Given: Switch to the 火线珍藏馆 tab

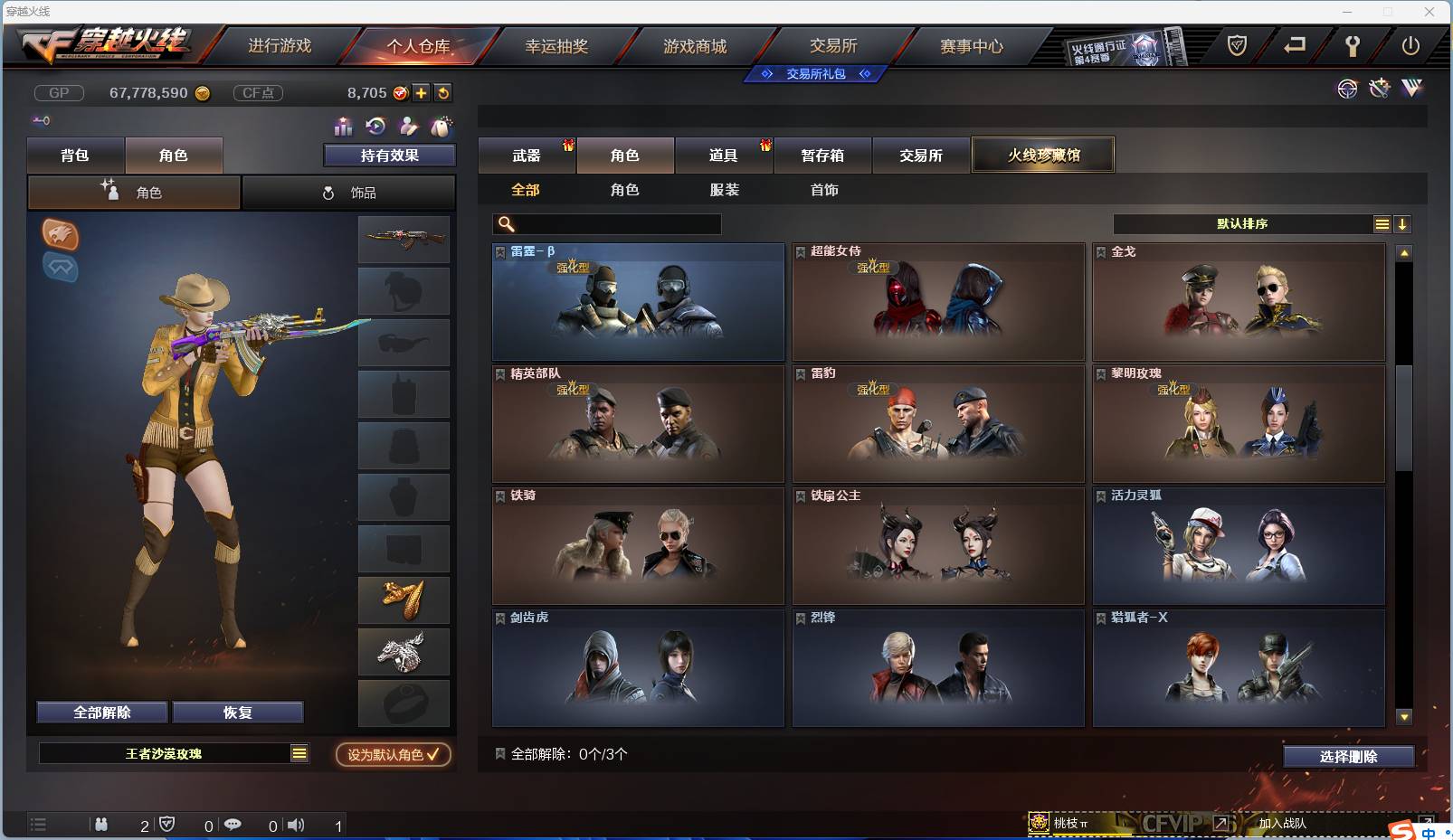Looking at the screenshot, I should tap(1044, 155).
